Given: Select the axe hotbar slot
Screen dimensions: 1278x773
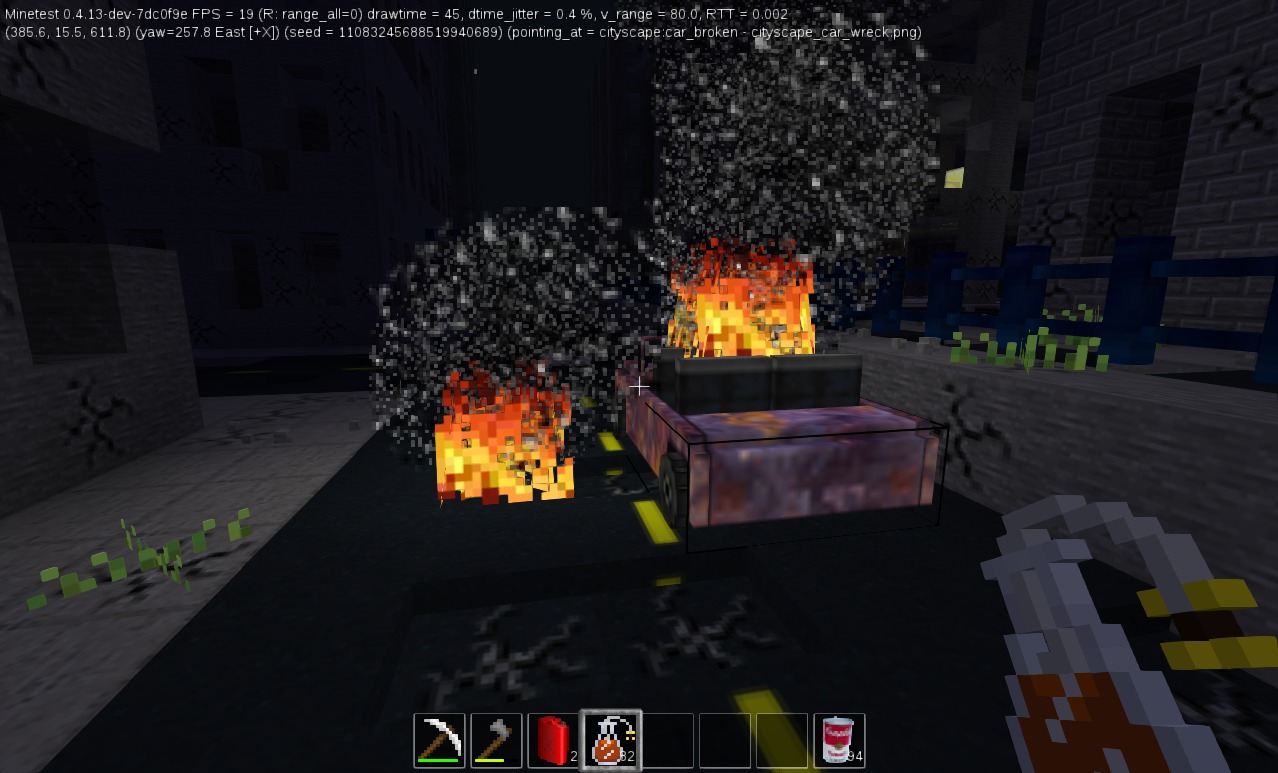Looking at the screenshot, I should coord(497,740).
